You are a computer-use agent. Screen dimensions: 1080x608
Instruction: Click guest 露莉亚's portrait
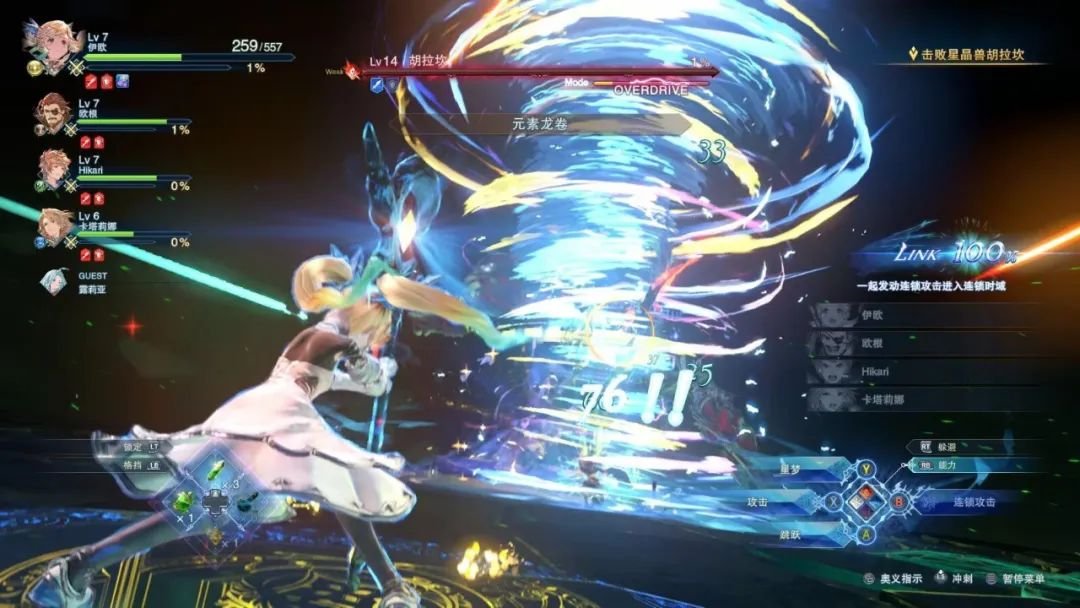[54, 283]
